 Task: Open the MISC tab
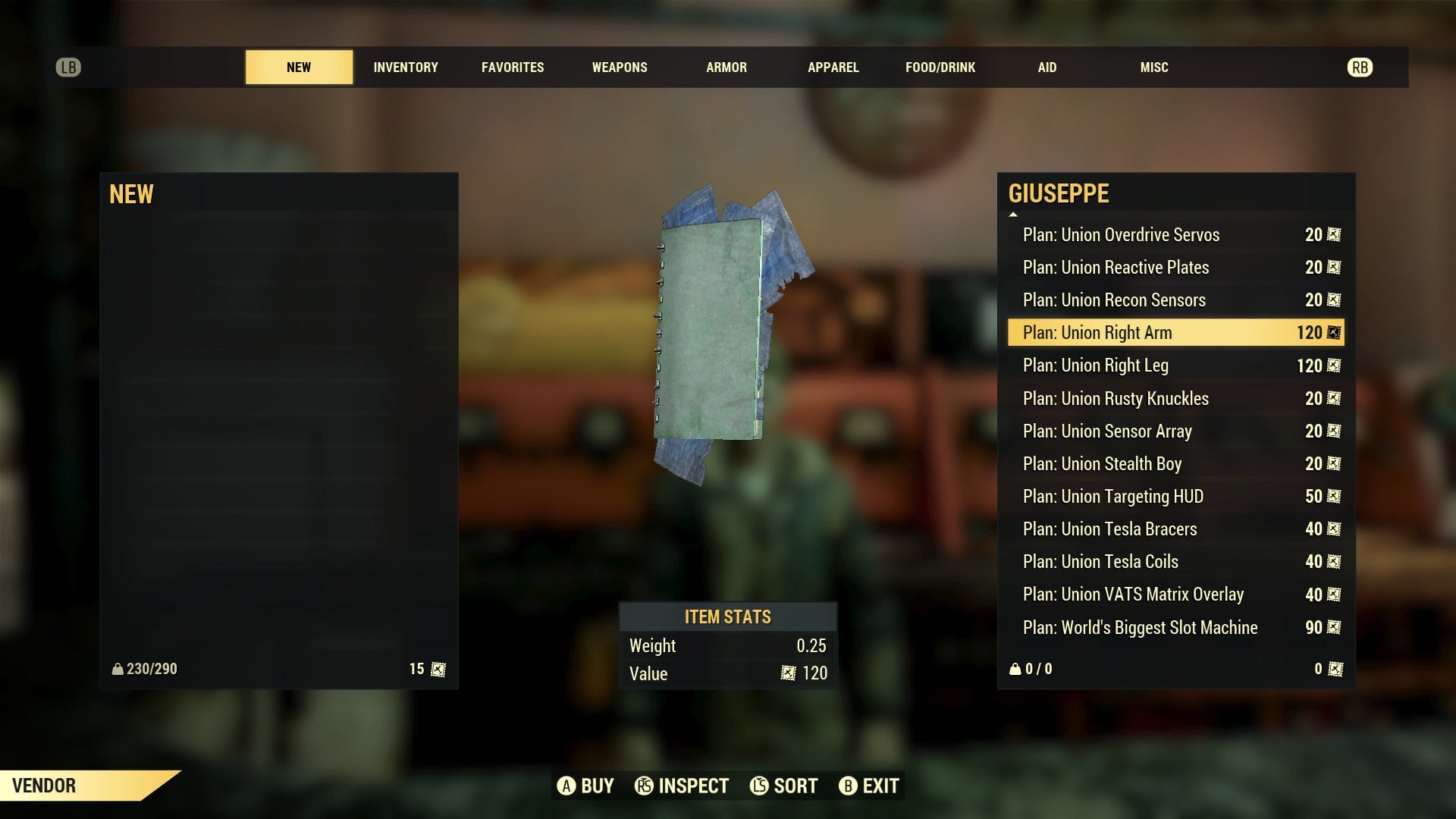point(1153,67)
